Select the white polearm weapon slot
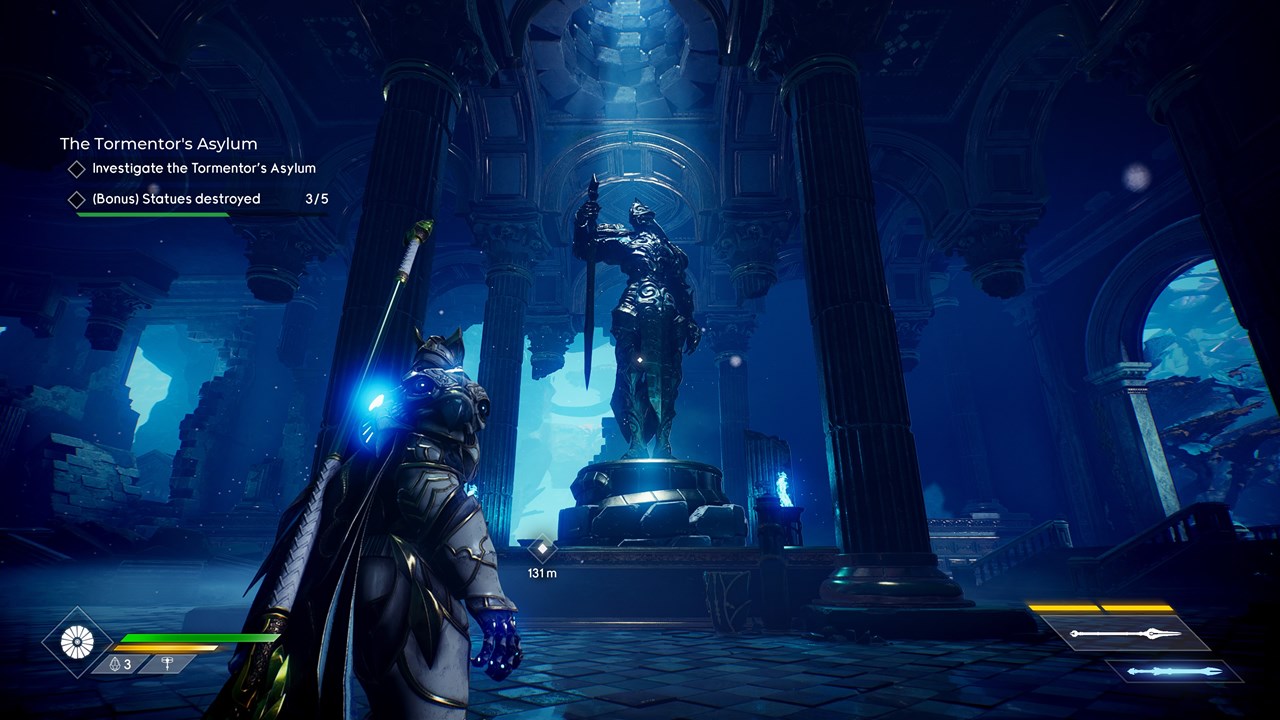This screenshot has width=1280, height=720. [1125, 634]
